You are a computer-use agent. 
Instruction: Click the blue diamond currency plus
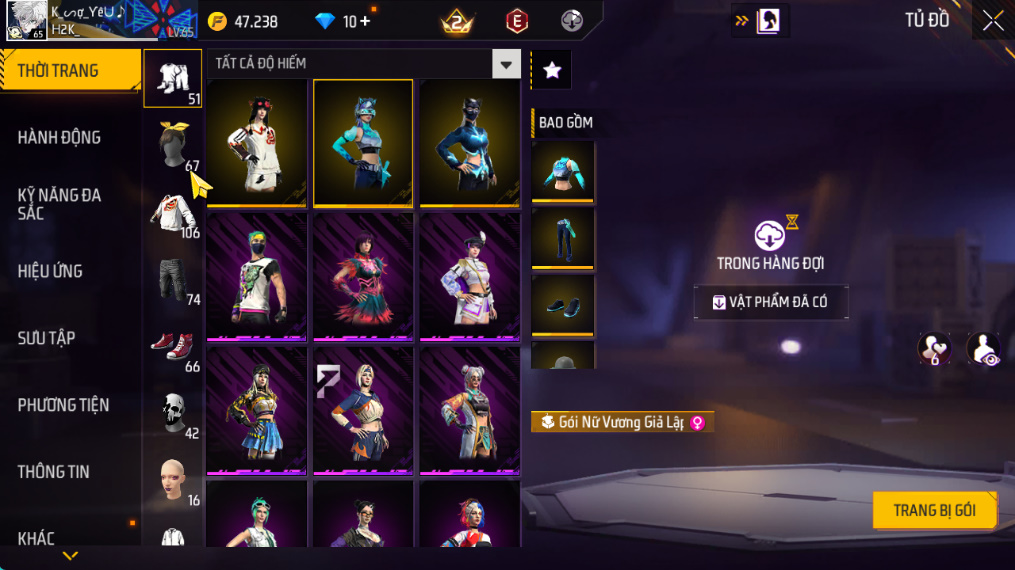coord(364,21)
